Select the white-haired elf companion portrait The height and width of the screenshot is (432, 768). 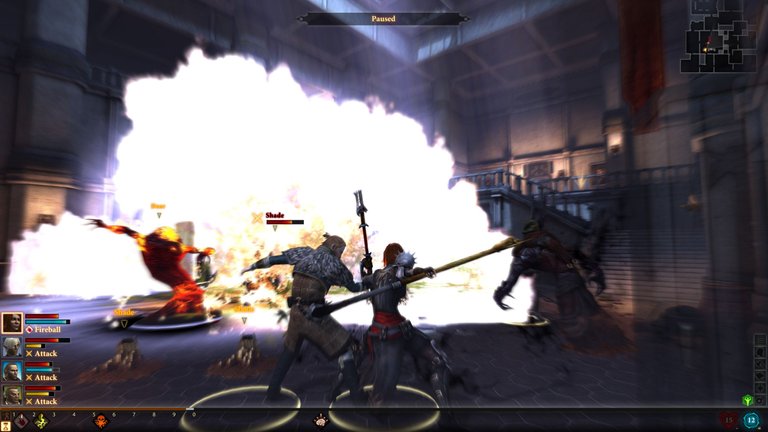click(12, 347)
